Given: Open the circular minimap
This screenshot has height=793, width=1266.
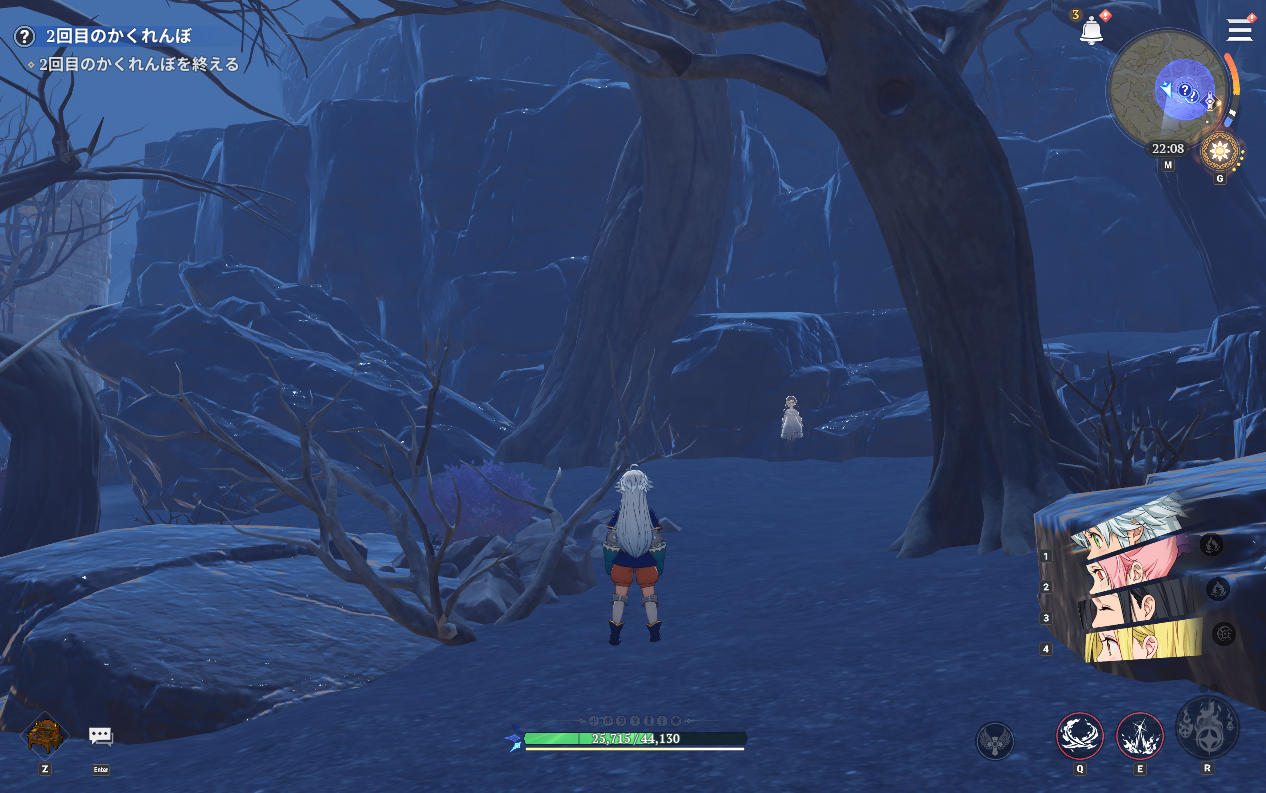Looking at the screenshot, I should (1167, 89).
